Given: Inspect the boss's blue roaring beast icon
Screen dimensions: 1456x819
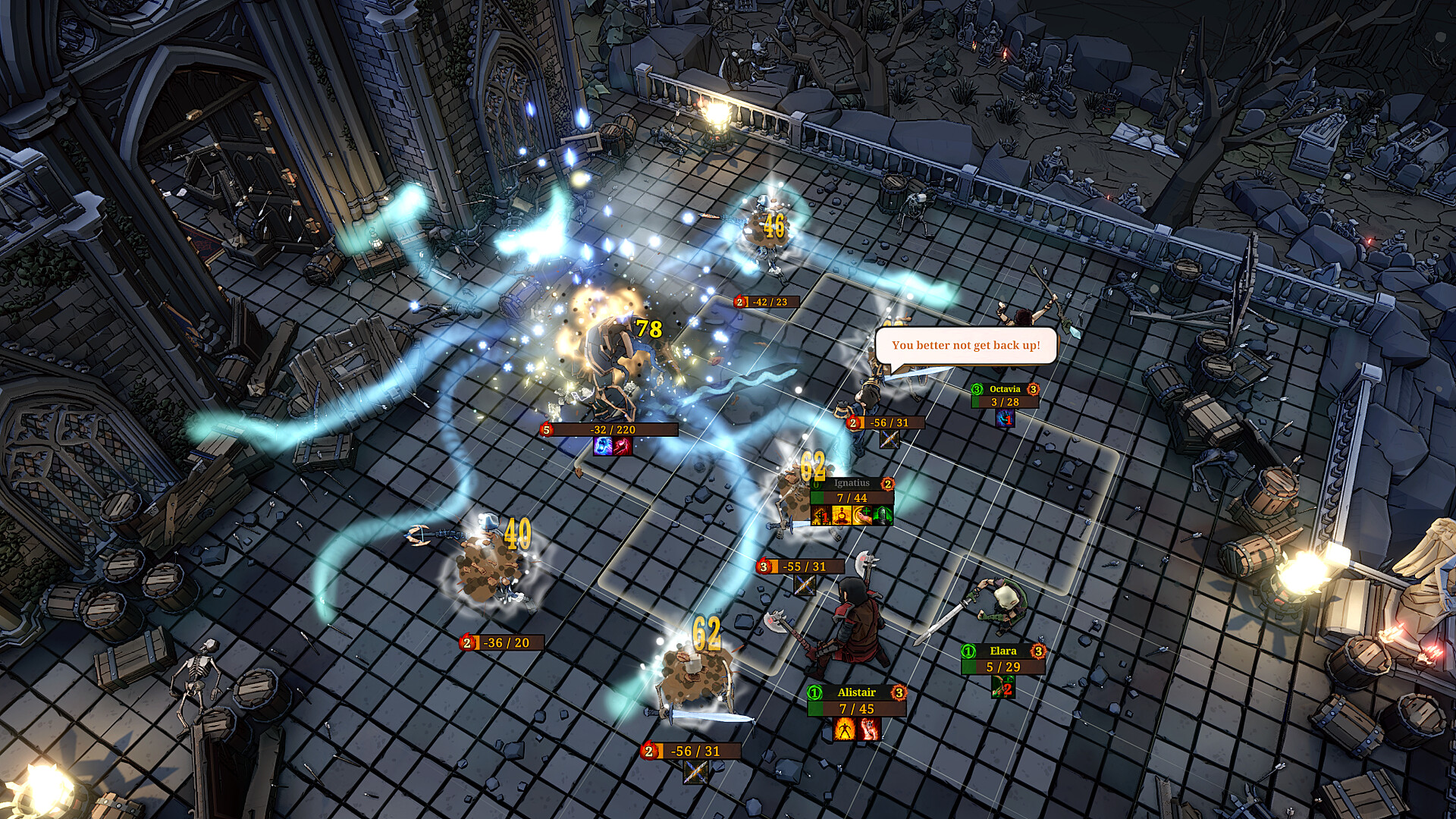Looking at the screenshot, I should 603,446.
